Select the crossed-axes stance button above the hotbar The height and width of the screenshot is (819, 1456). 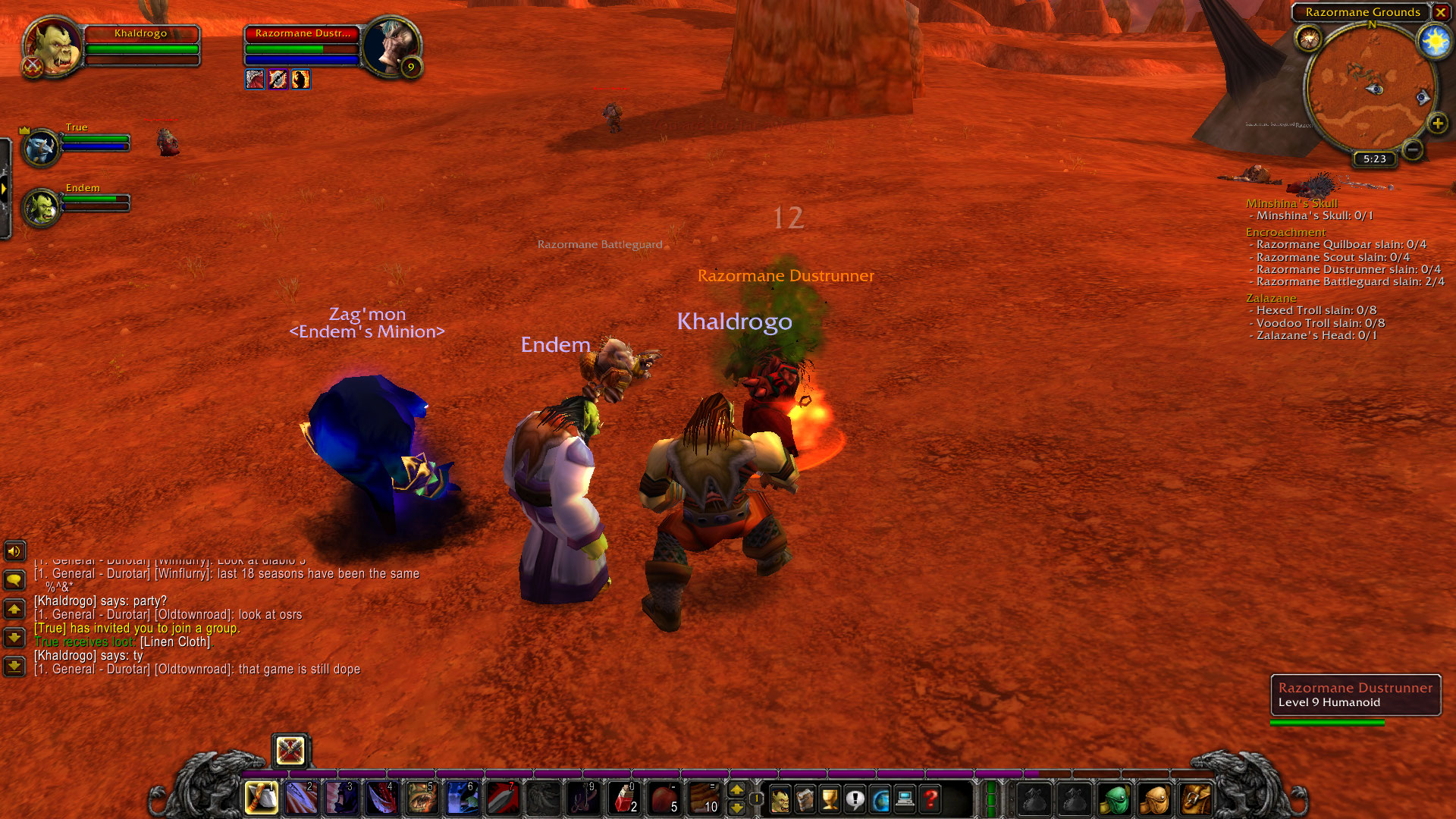coord(290,751)
